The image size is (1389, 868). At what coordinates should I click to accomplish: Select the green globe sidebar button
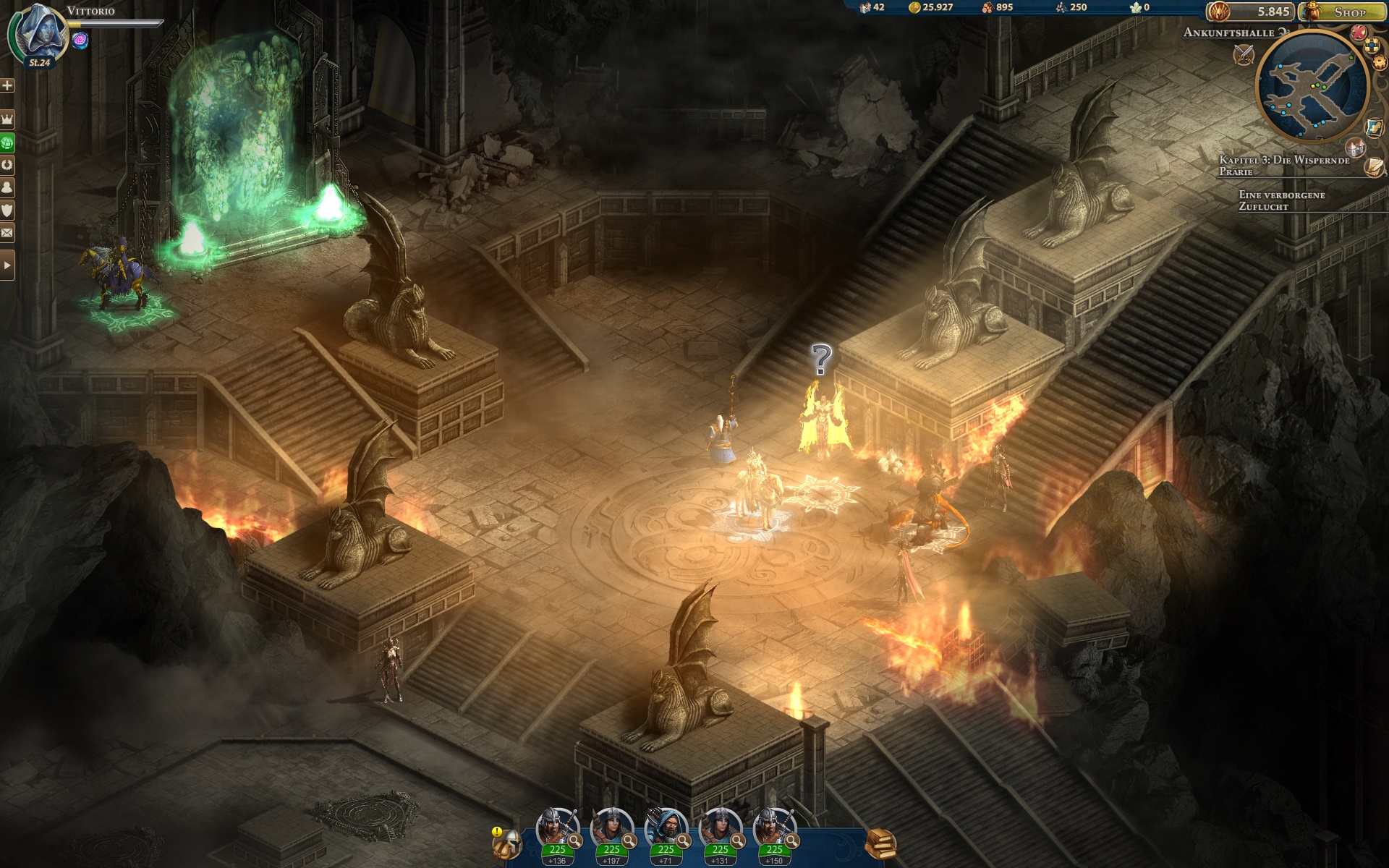[x=7, y=142]
